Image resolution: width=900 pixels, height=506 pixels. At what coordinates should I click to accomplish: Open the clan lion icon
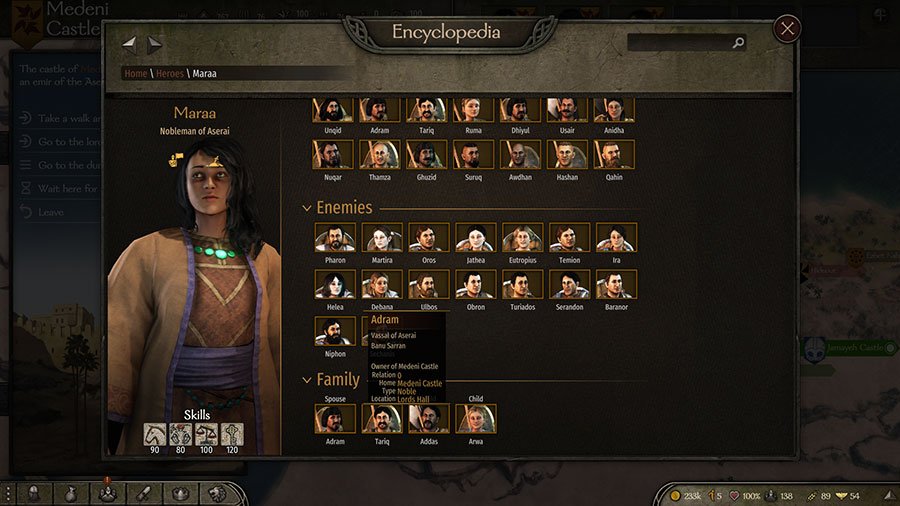[x=216, y=494]
